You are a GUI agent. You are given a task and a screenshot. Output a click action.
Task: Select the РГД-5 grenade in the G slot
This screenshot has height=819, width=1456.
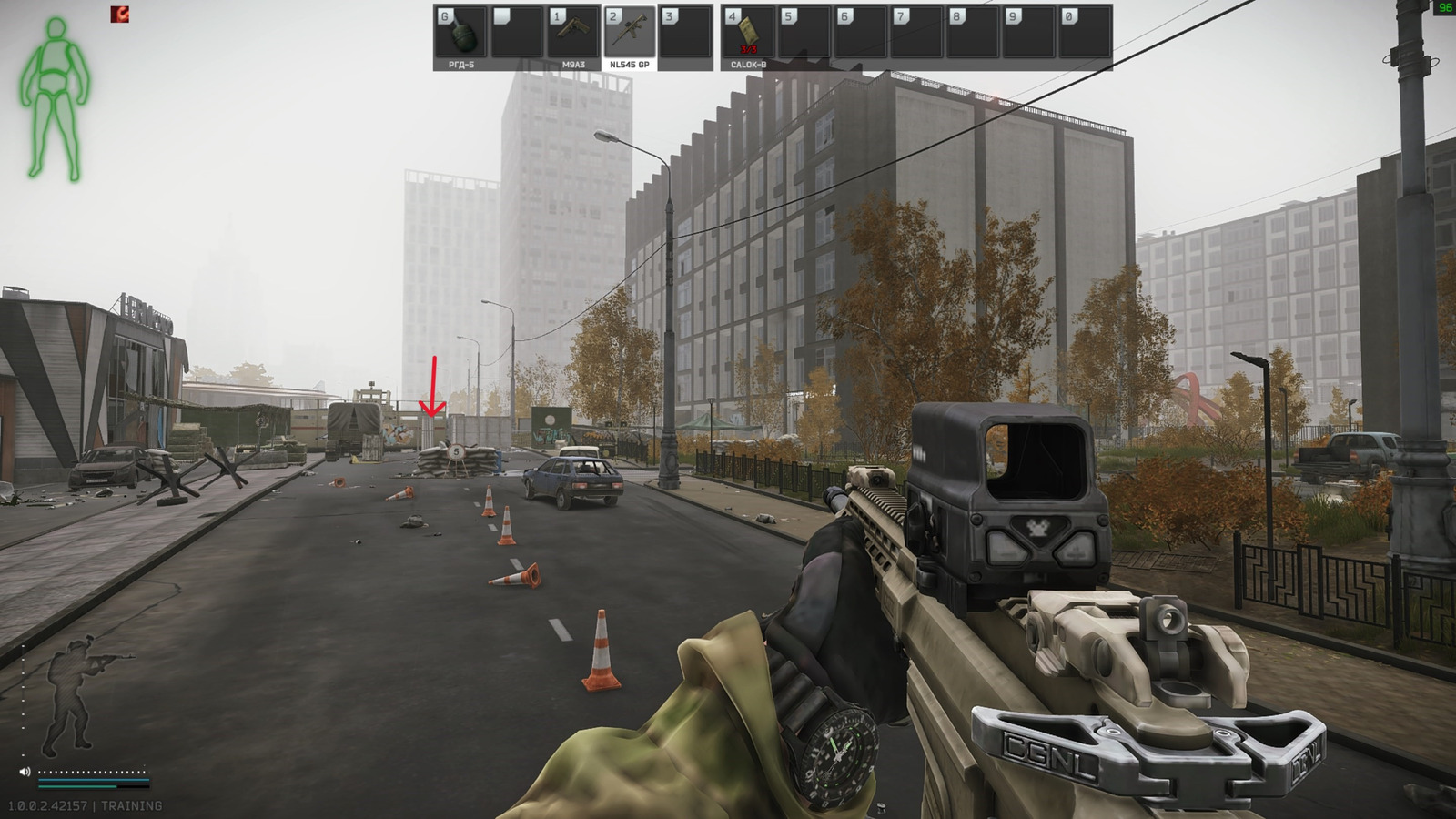(460, 30)
